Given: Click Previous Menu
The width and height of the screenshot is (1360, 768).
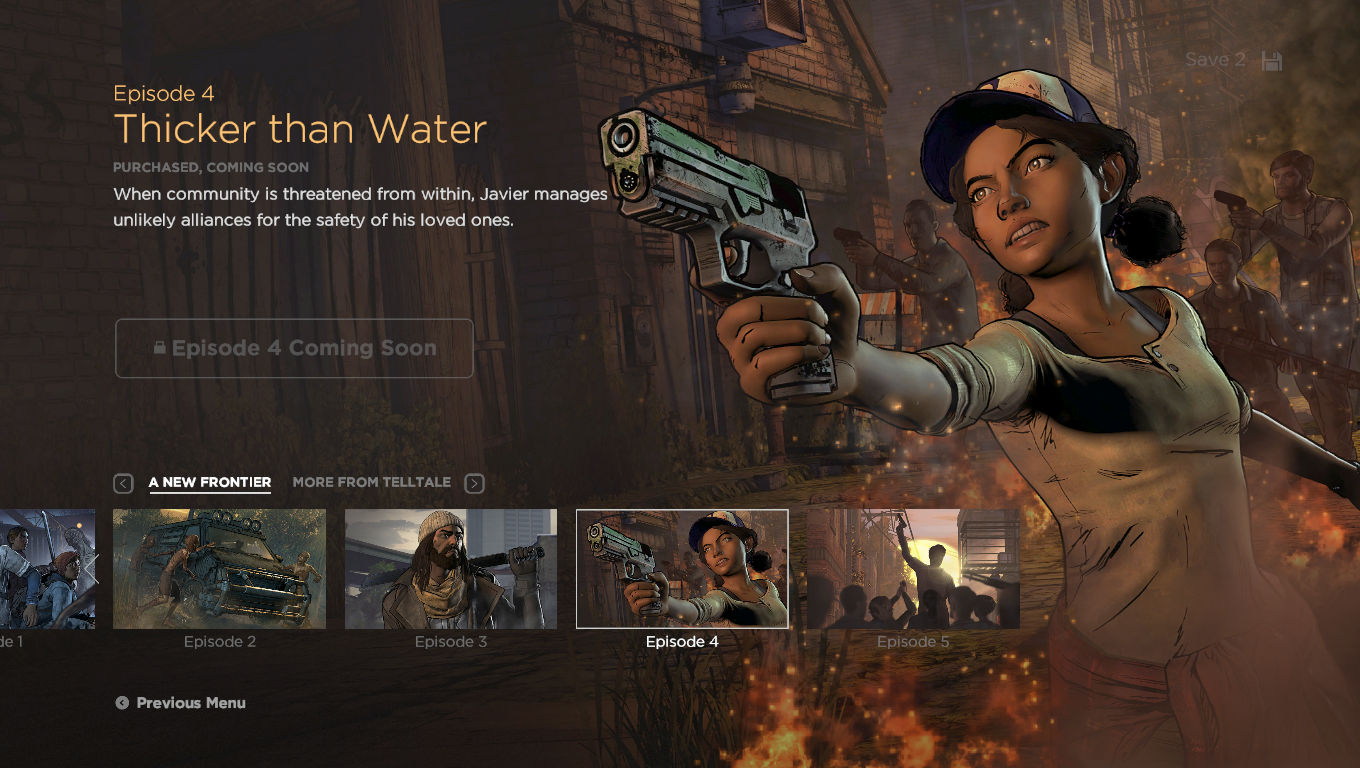Looking at the screenshot, I should pyautogui.click(x=193, y=702).
